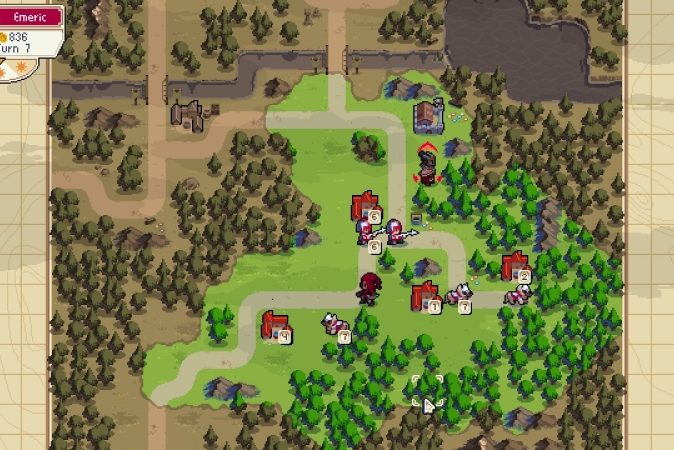Select the red village showing 1
This screenshot has height=450, width=674.
pos(425,296)
